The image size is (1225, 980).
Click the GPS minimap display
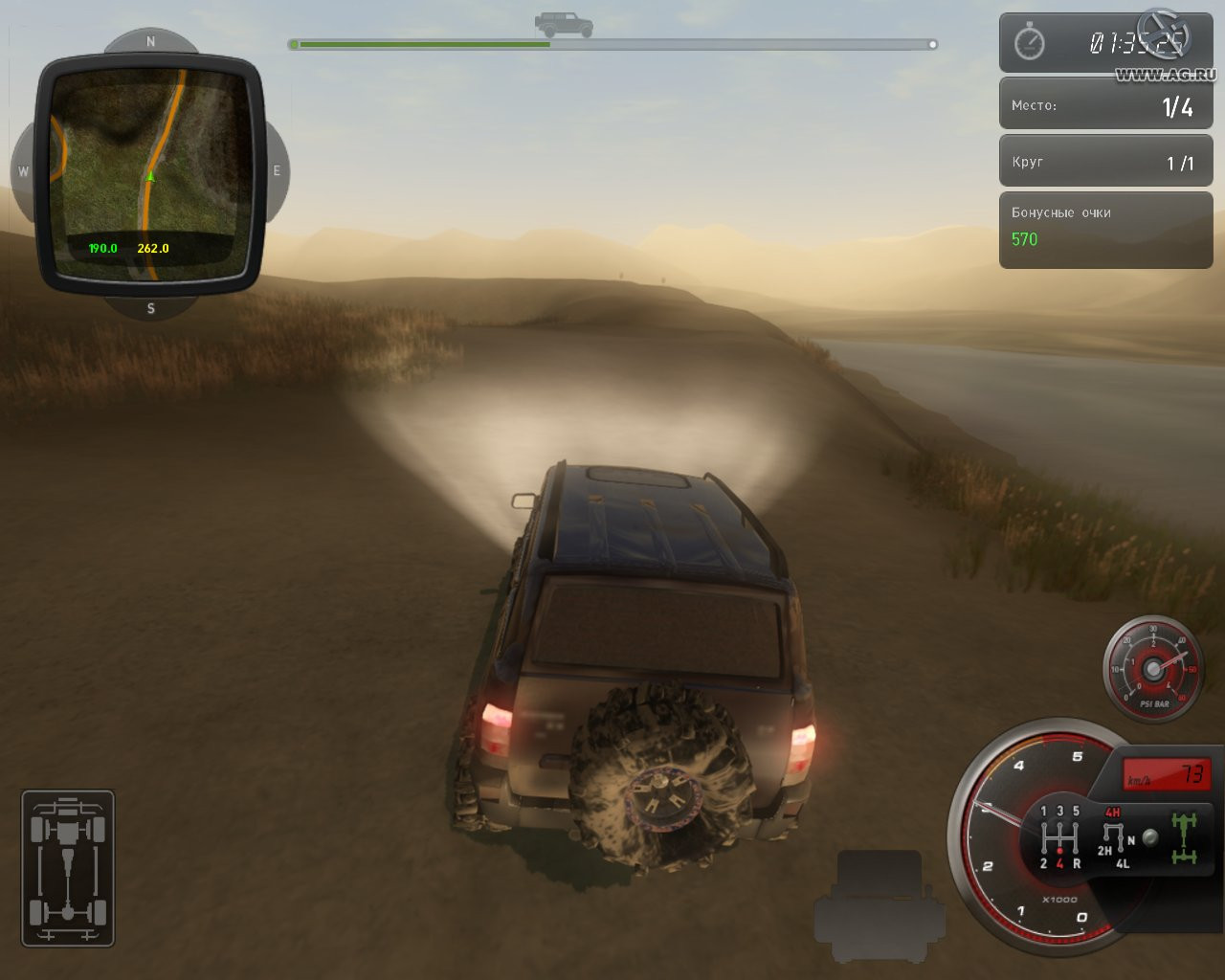tap(150, 173)
